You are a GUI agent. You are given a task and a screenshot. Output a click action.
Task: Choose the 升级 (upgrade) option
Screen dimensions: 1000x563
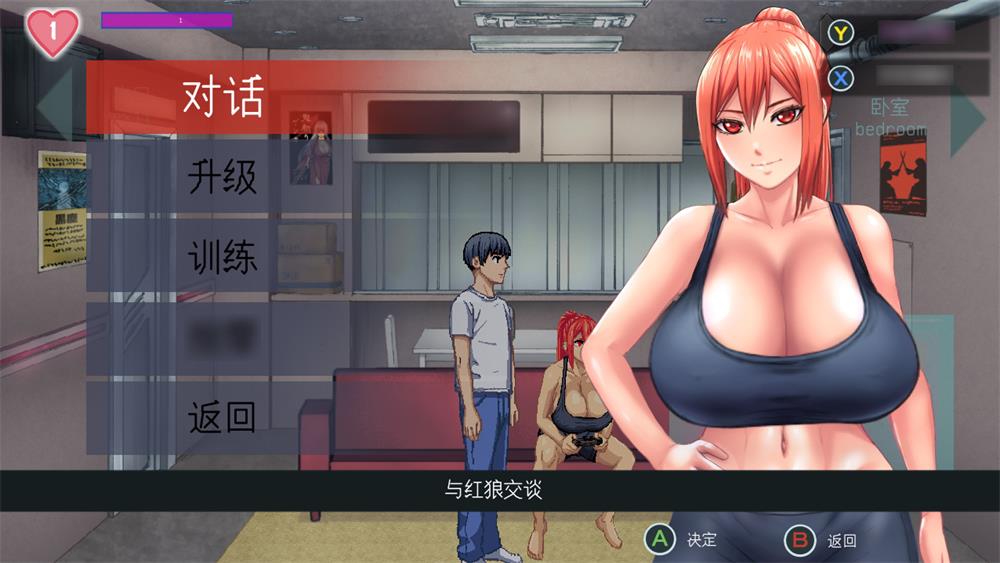(x=222, y=177)
